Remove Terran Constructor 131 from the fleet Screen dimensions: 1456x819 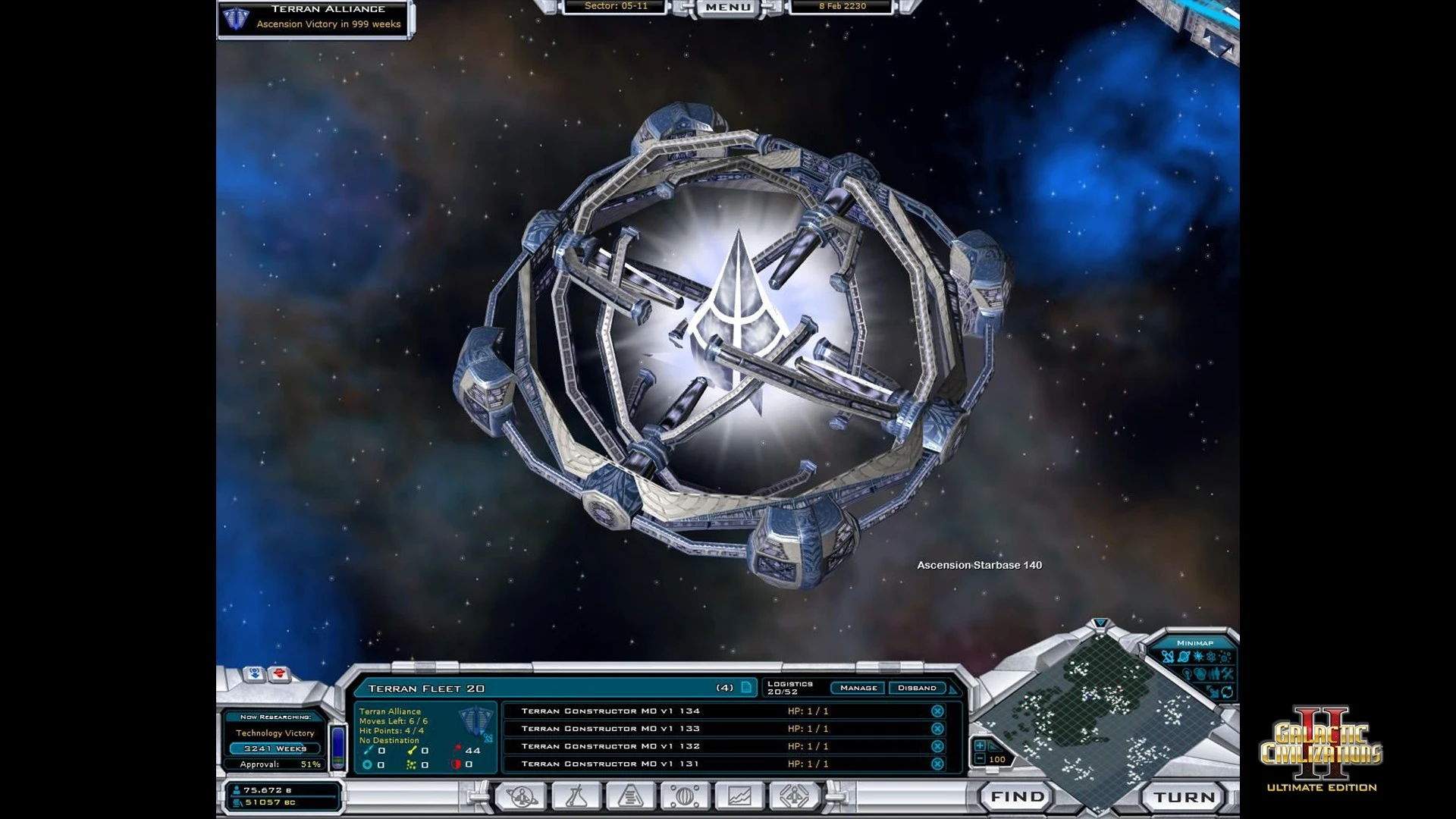point(937,764)
